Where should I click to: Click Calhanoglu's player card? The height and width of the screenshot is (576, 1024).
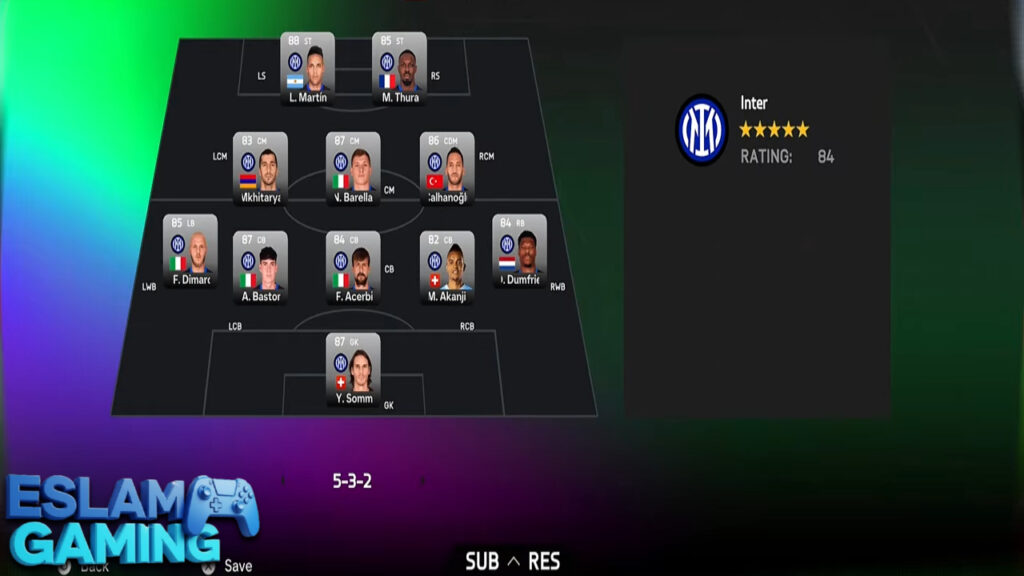pos(446,168)
